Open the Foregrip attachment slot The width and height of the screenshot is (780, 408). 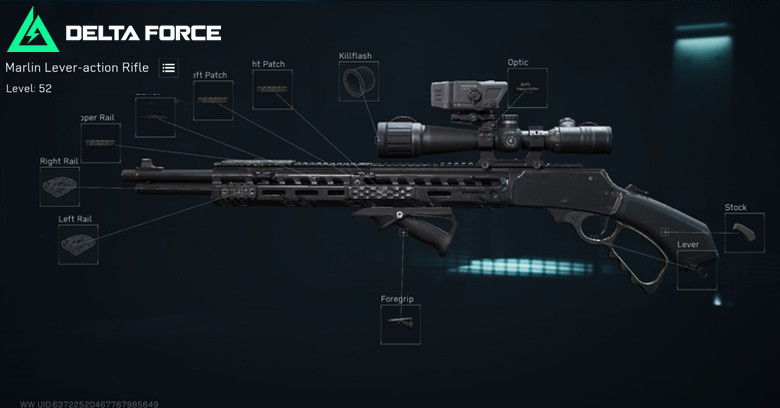point(400,324)
